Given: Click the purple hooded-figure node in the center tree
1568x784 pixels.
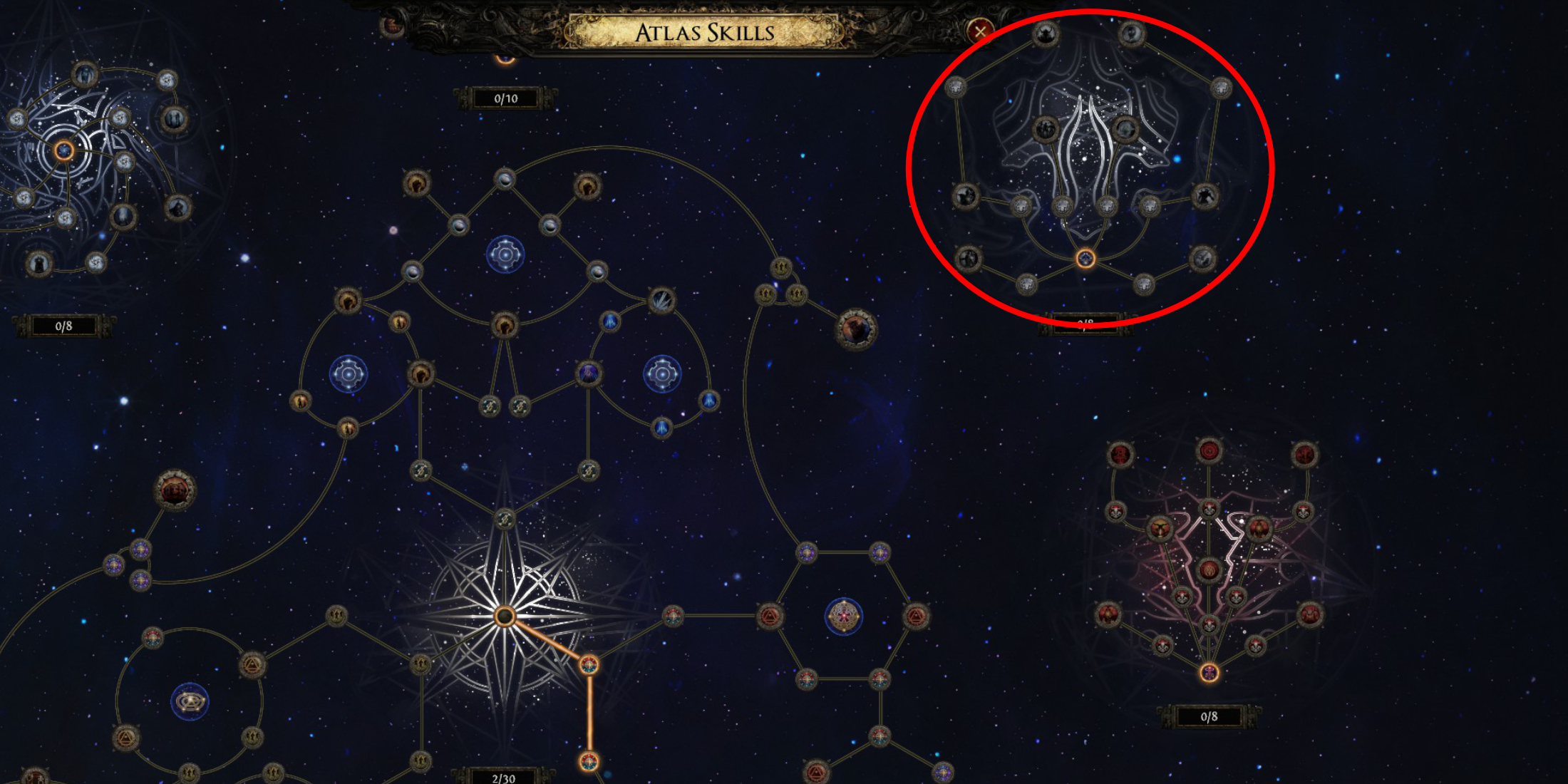Looking at the screenshot, I should (x=589, y=375).
